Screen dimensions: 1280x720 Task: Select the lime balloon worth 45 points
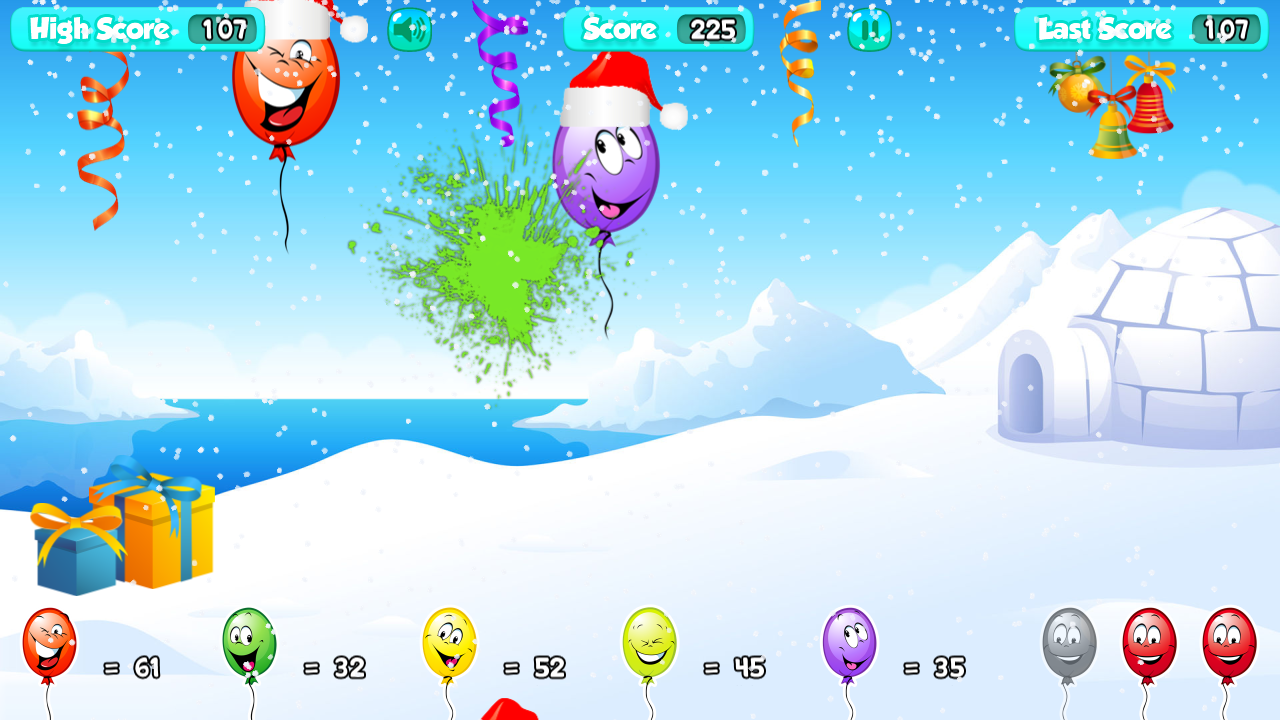[x=651, y=645]
